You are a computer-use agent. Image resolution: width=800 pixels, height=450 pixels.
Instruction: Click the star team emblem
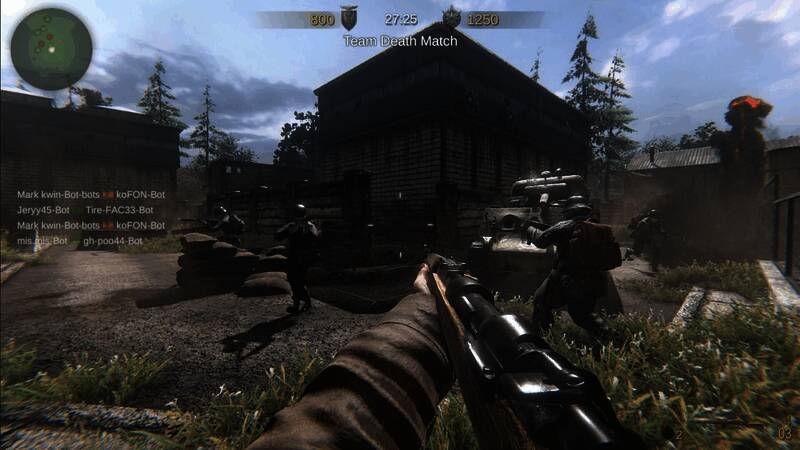pos(451,18)
